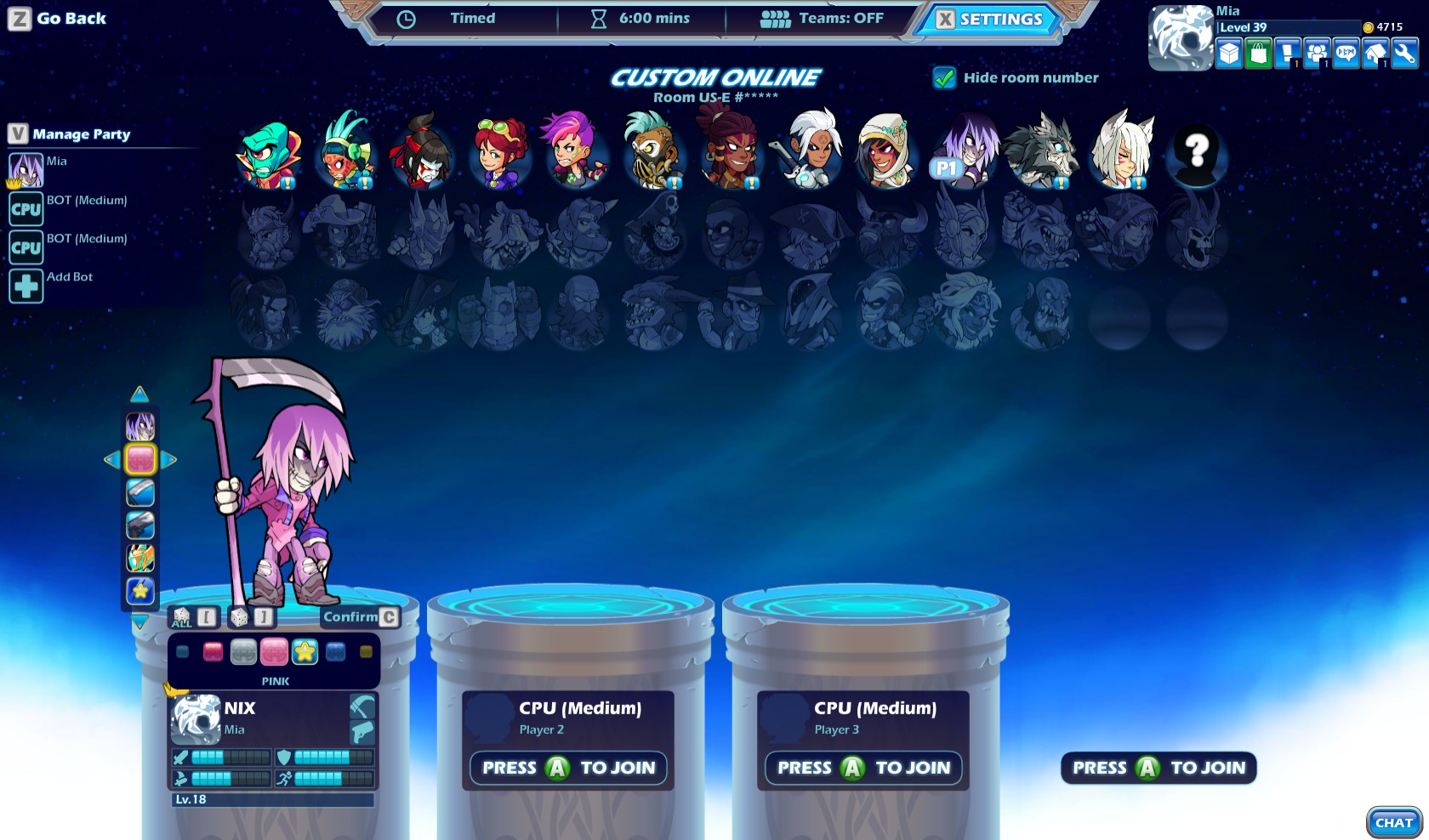The width and height of the screenshot is (1429, 840).
Task: Open the friends list icon
Action: click(1317, 53)
